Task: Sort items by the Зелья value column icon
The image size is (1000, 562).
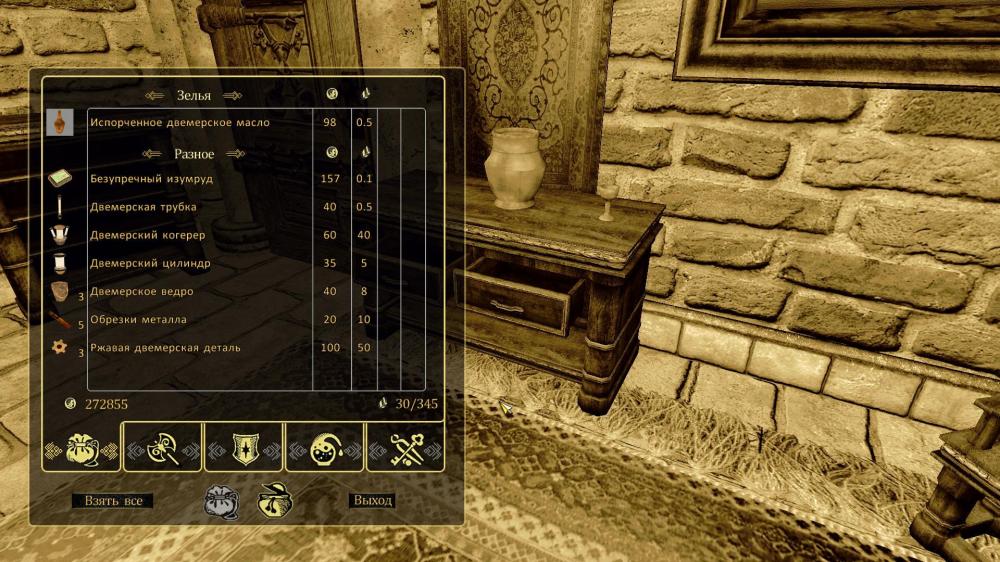Action: pos(332,94)
